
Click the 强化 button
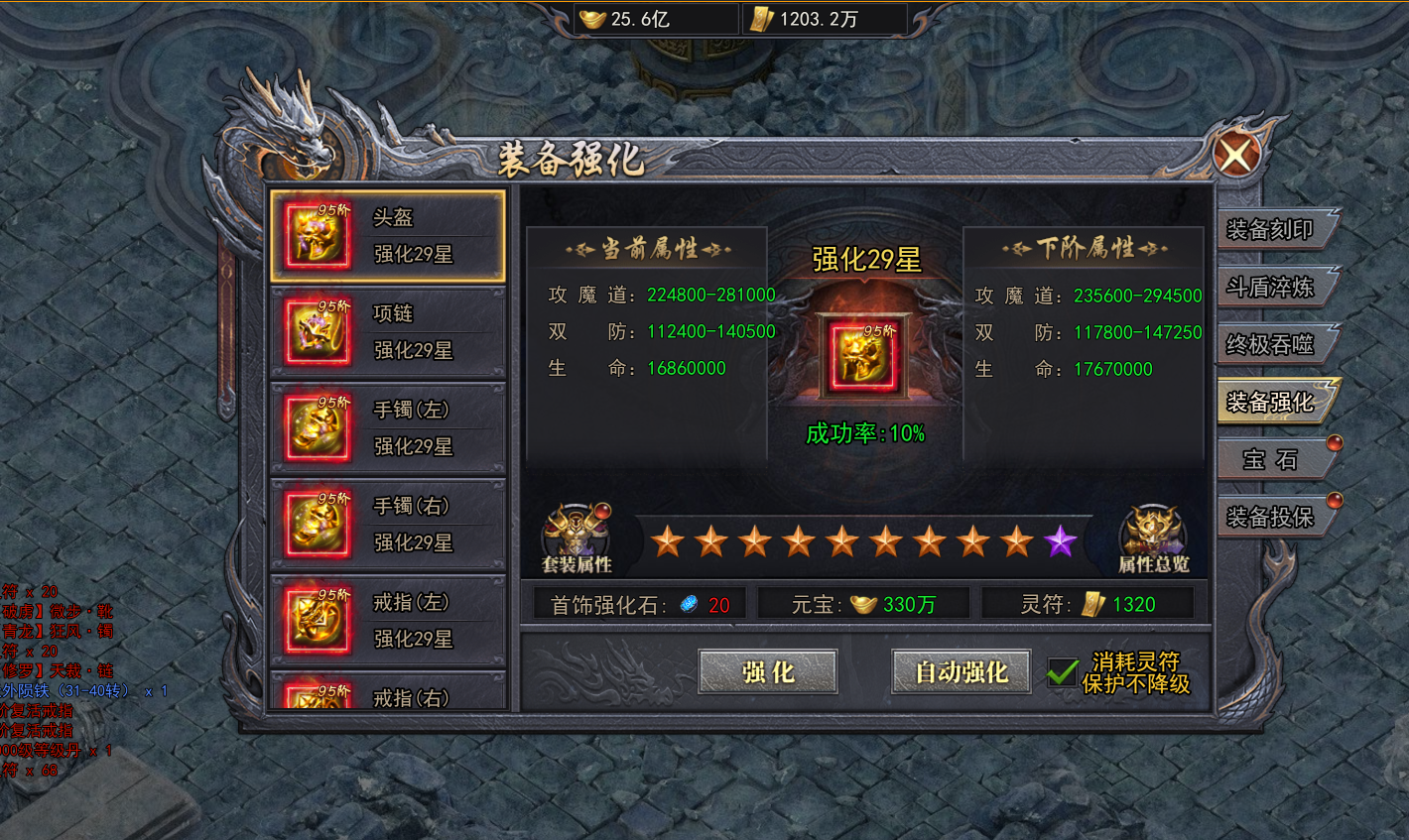(x=770, y=671)
